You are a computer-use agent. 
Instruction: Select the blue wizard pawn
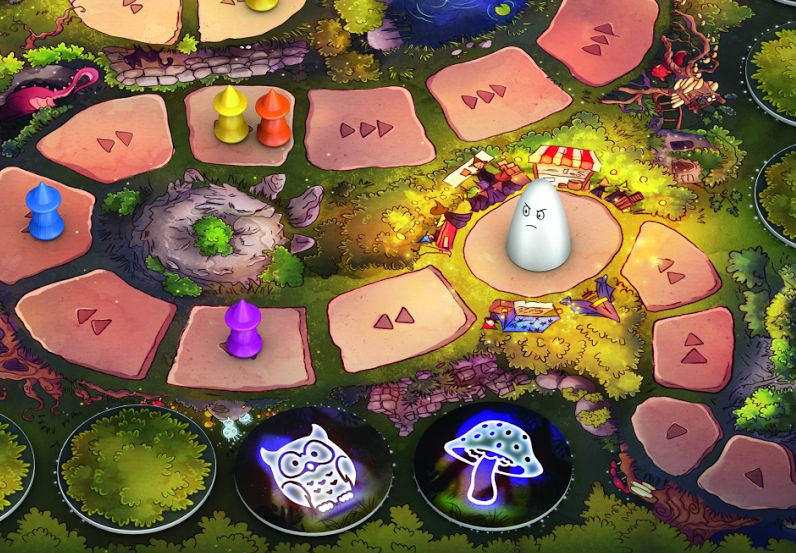pos(43,213)
